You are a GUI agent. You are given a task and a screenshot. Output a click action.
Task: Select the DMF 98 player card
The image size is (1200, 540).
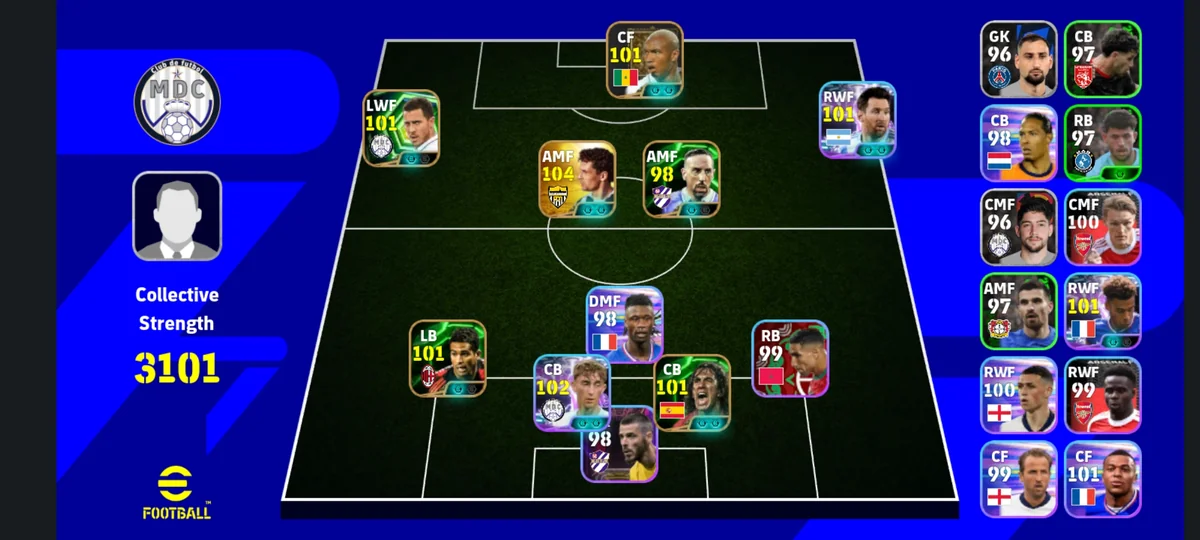click(x=624, y=325)
